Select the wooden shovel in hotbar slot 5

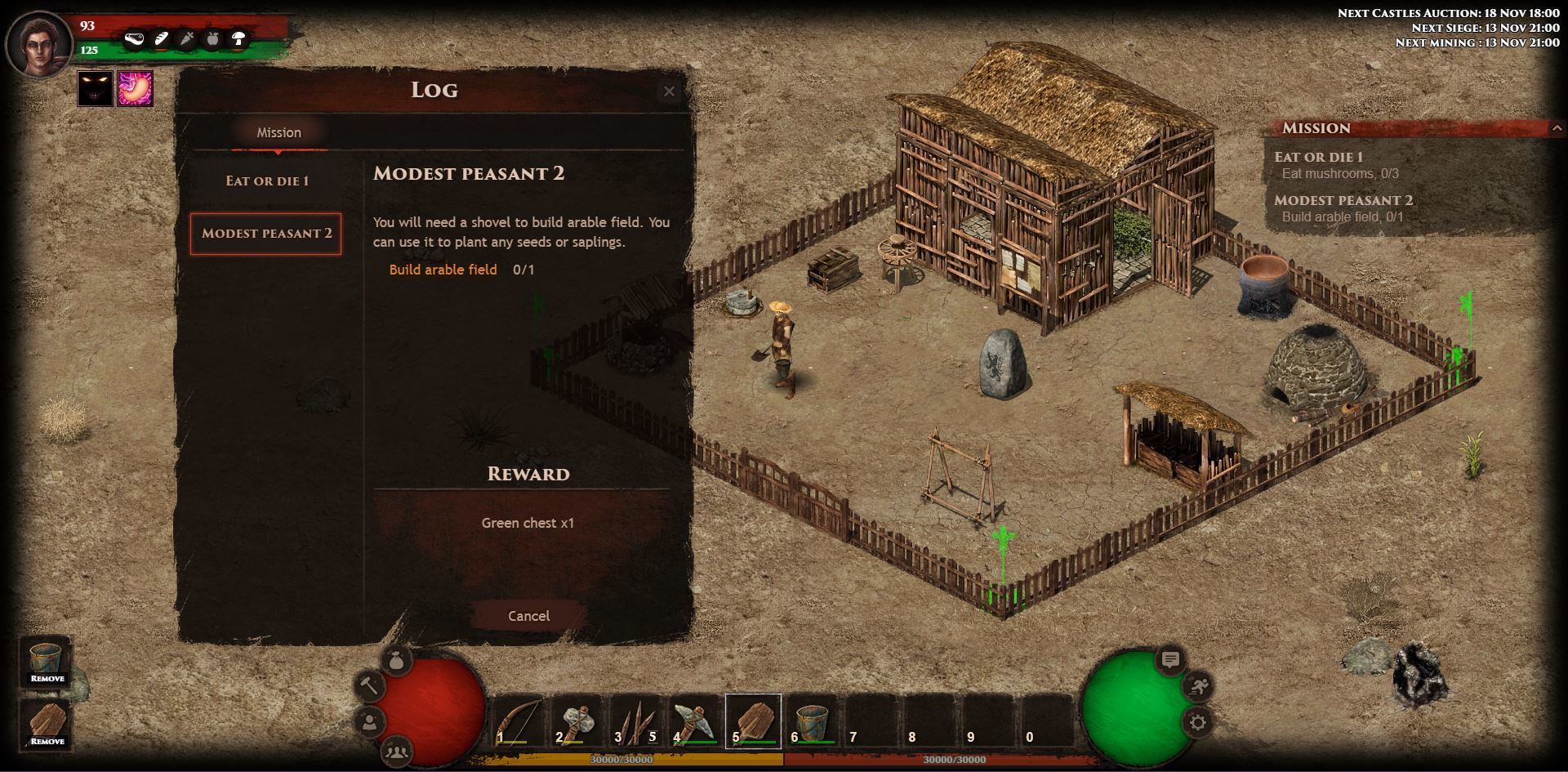753,721
